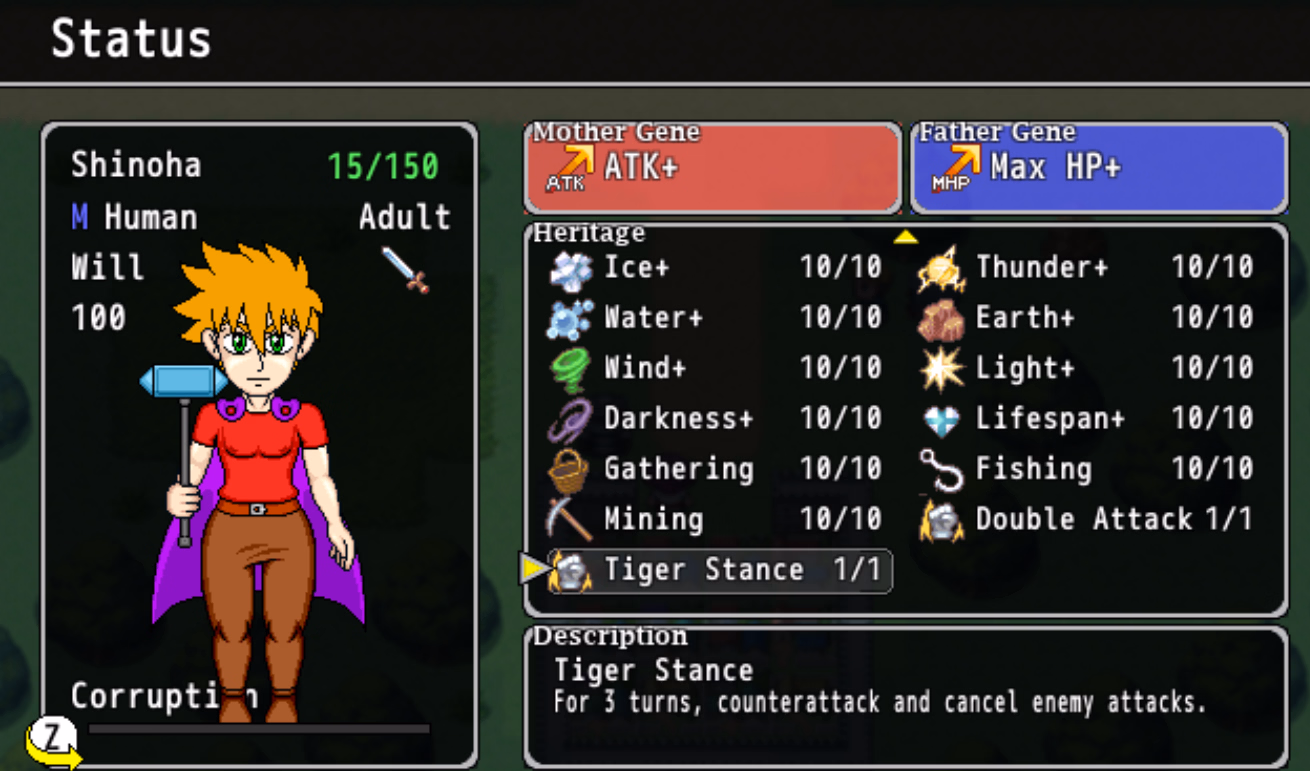The width and height of the screenshot is (1310, 771).
Task: Choose the Mining skill entry
Action: point(716,519)
